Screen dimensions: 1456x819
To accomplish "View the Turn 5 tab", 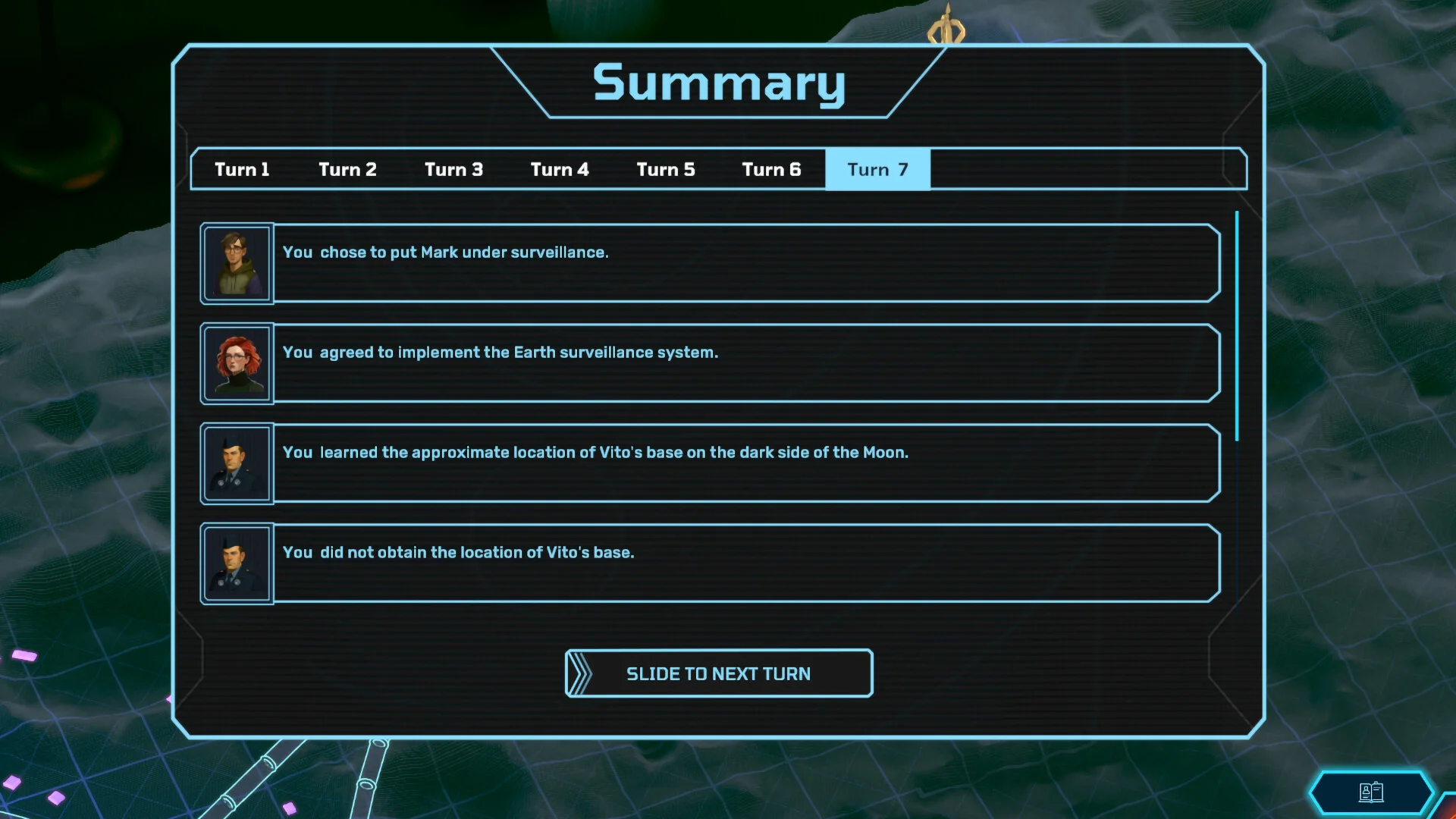I will coord(666,169).
